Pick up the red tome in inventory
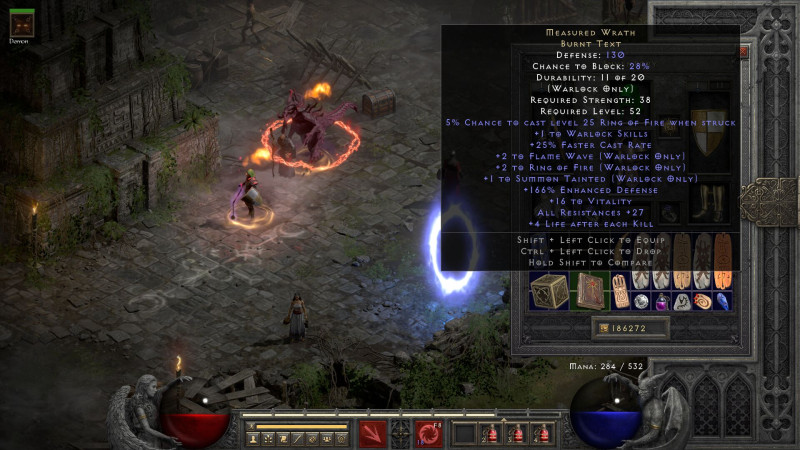 tap(588, 291)
